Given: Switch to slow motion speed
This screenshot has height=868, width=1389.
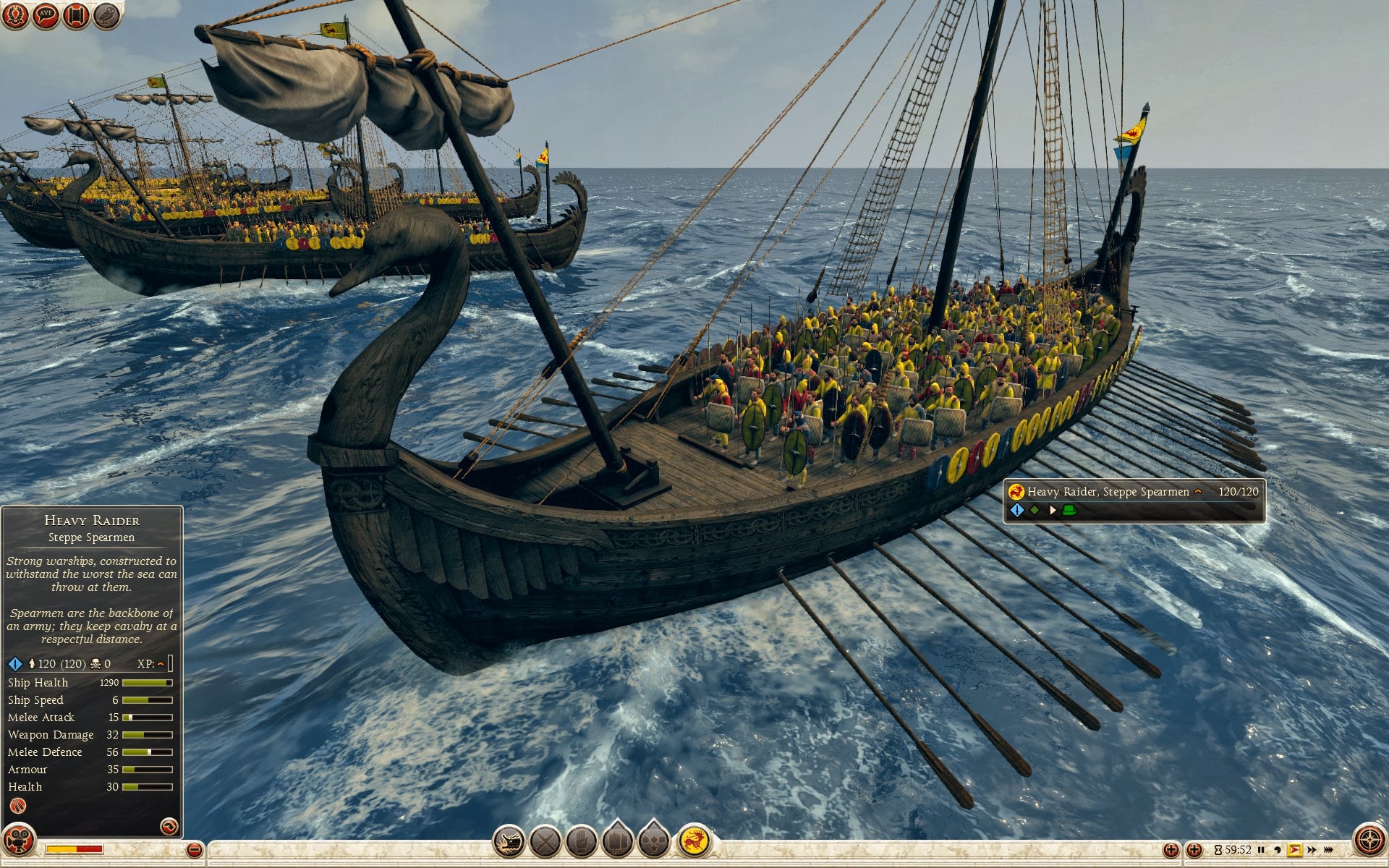Looking at the screenshot, I should (1278, 850).
